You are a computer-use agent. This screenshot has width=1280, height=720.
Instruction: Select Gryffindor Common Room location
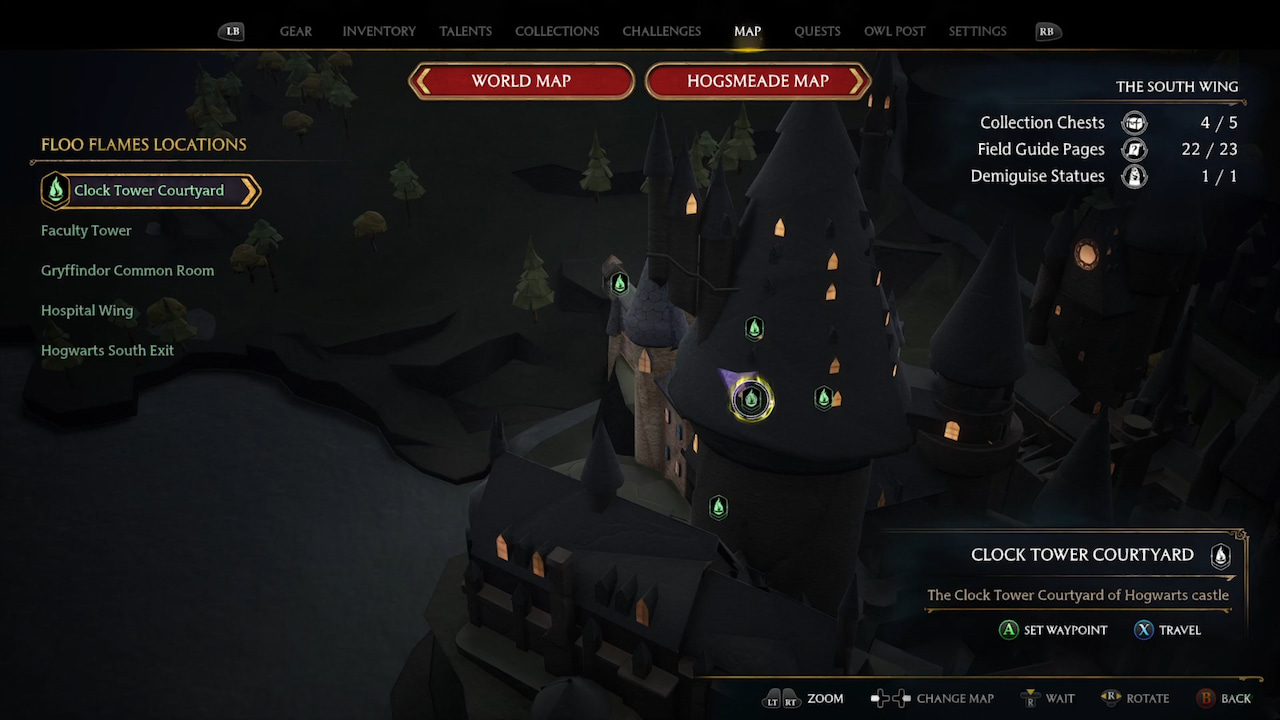coord(127,270)
